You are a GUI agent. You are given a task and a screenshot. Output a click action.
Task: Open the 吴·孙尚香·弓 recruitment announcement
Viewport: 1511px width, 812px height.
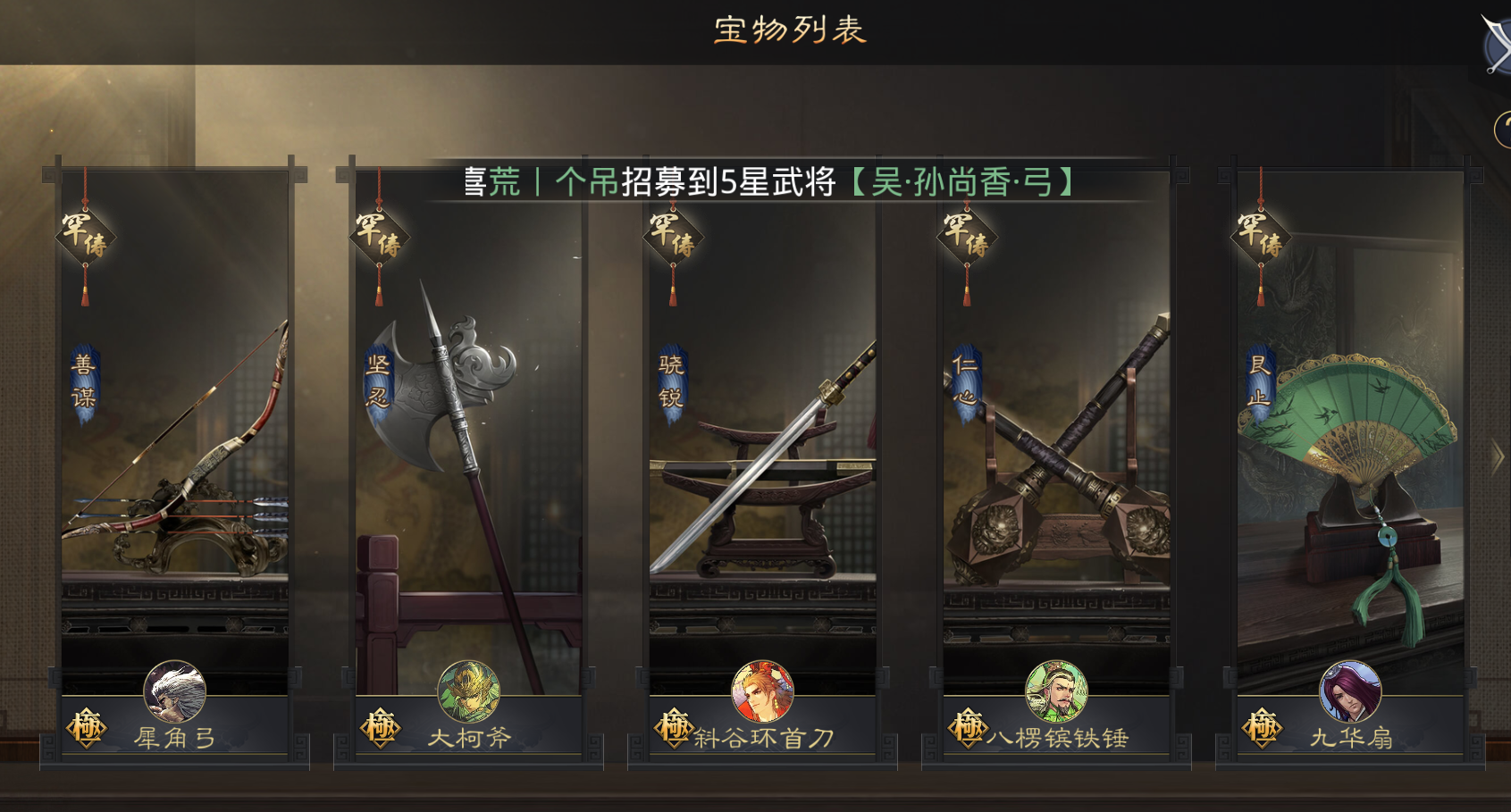pyautogui.click(x=961, y=182)
